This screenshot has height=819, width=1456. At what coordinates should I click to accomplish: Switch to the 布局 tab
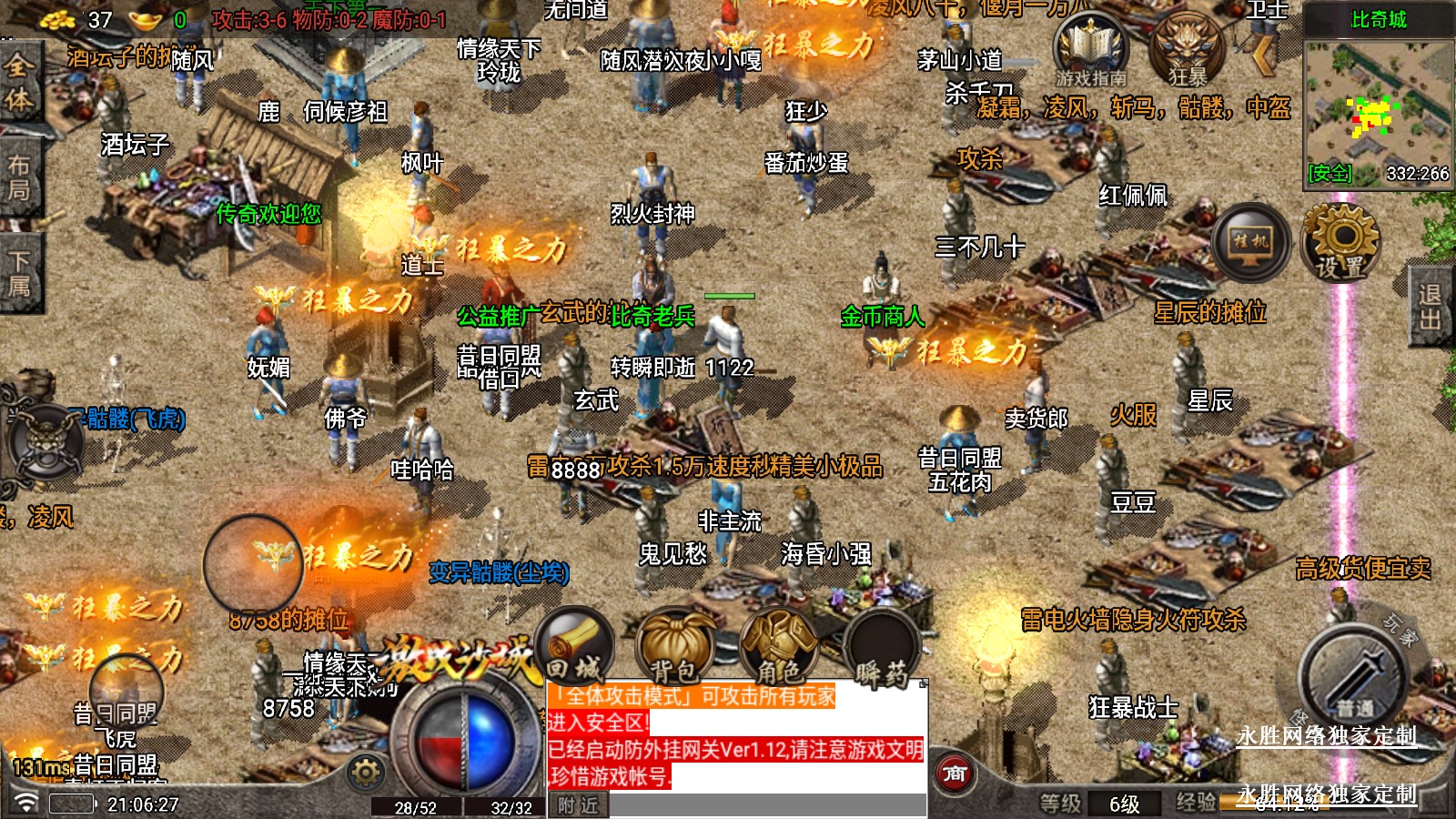click(x=18, y=177)
